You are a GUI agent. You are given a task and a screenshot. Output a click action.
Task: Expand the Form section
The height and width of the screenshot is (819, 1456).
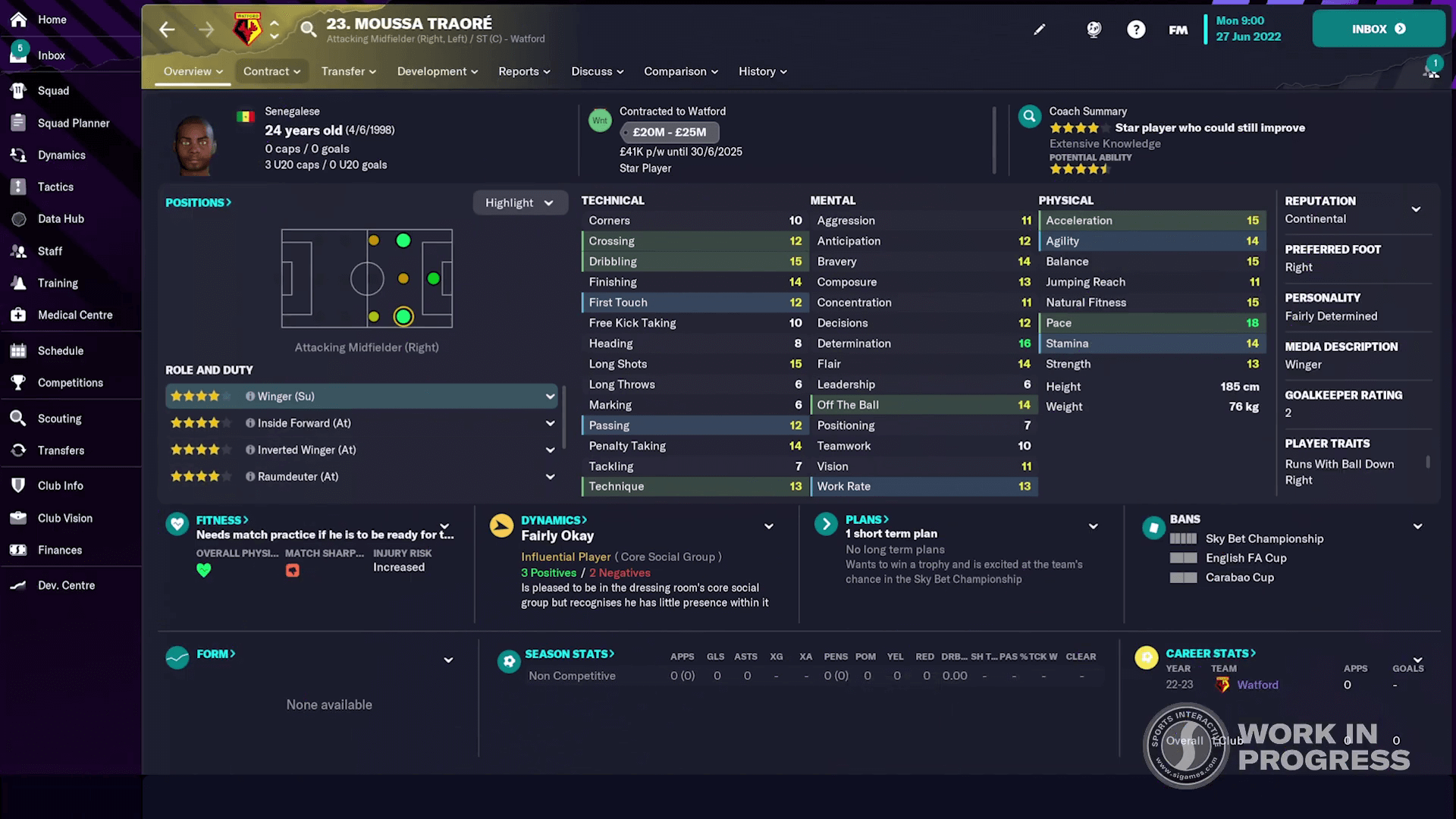[x=447, y=659]
